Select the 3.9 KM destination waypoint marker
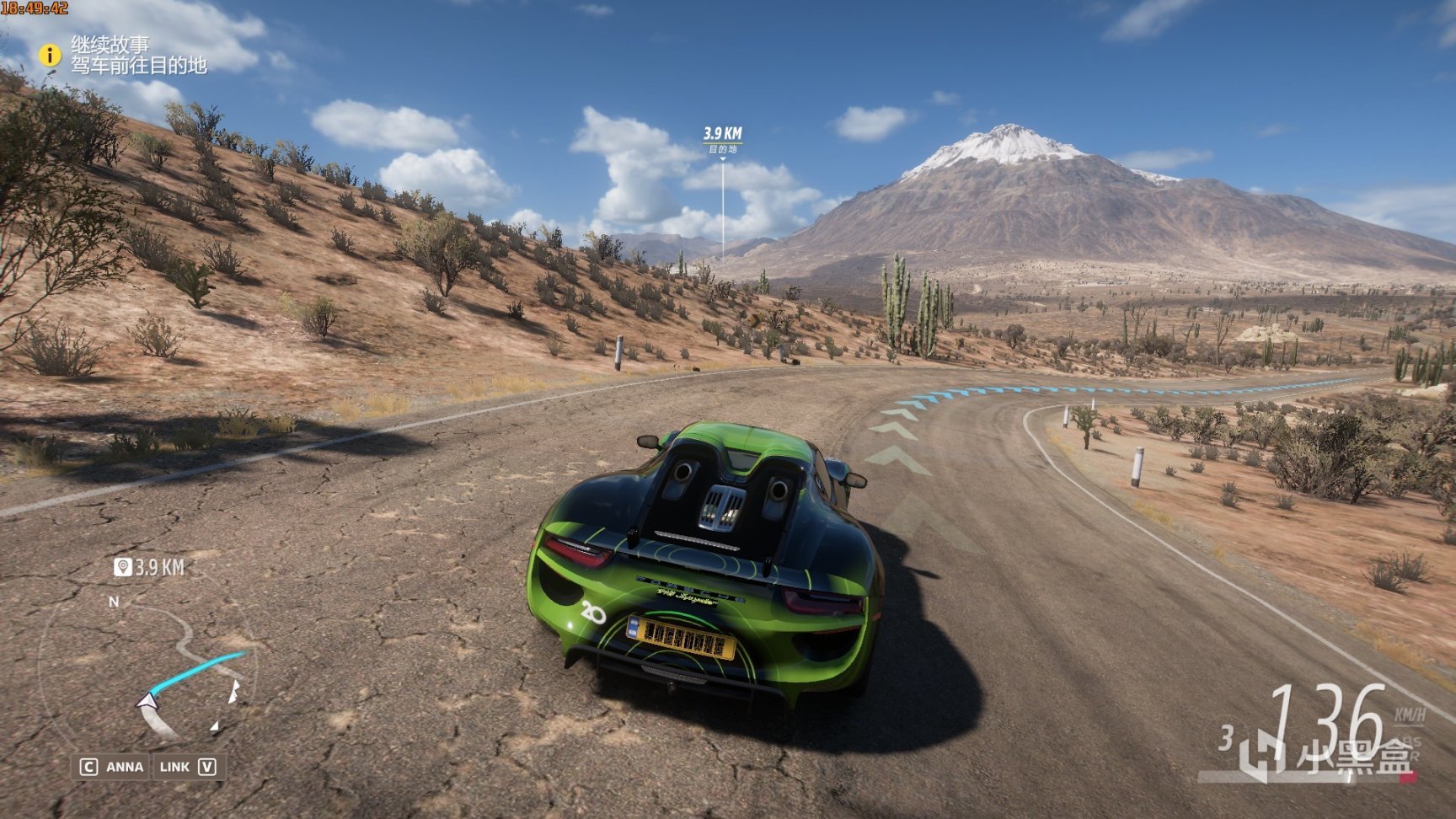1456x819 pixels. pos(722,139)
